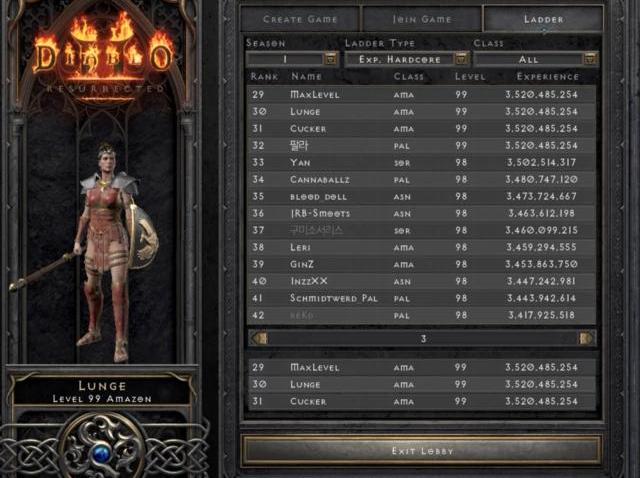The image size is (640, 478).
Task: Select rank 38 player Leri
Action: pyautogui.click(x=421, y=247)
